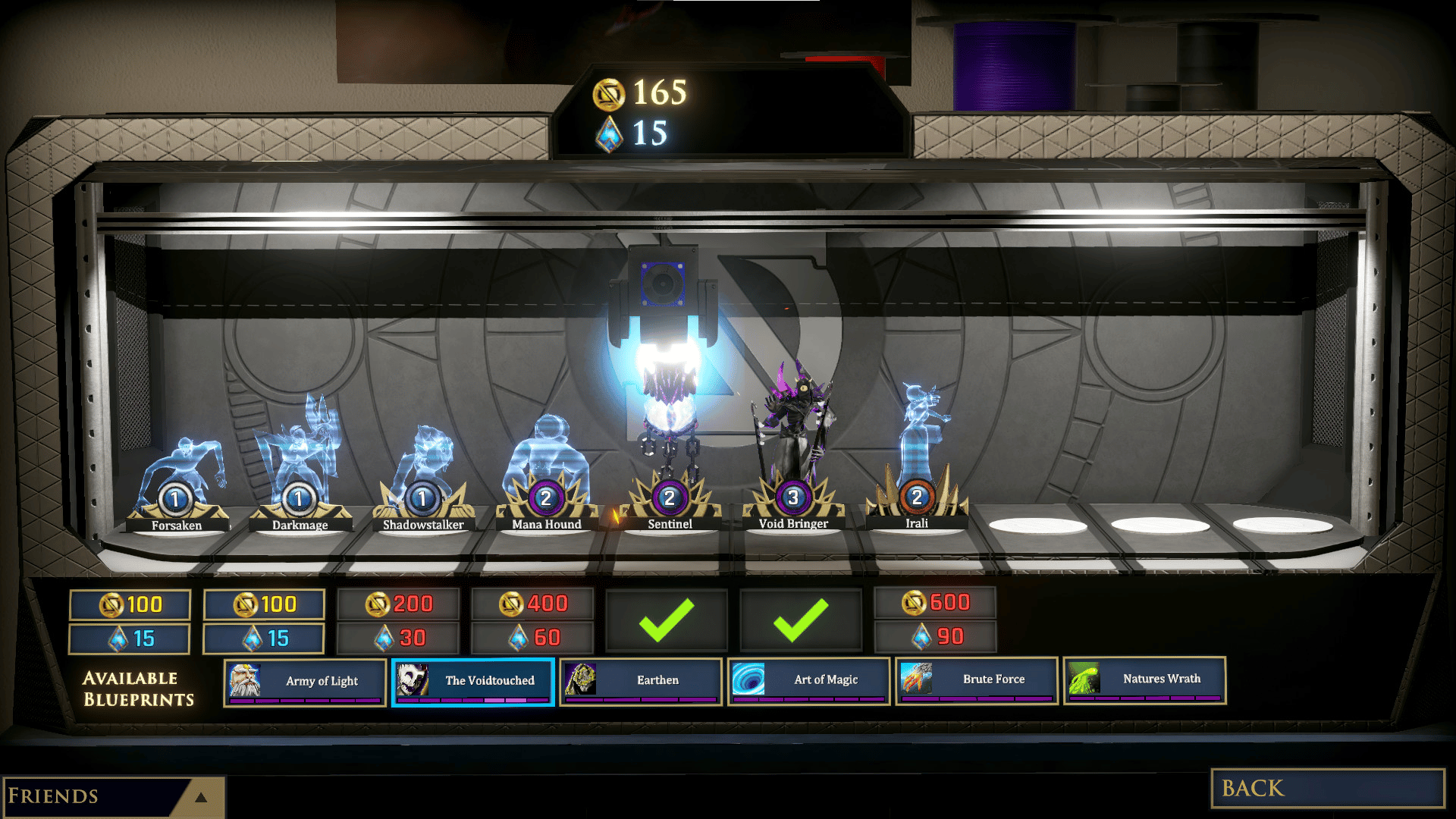Select the Army of Light blueprint

pos(305,681)
